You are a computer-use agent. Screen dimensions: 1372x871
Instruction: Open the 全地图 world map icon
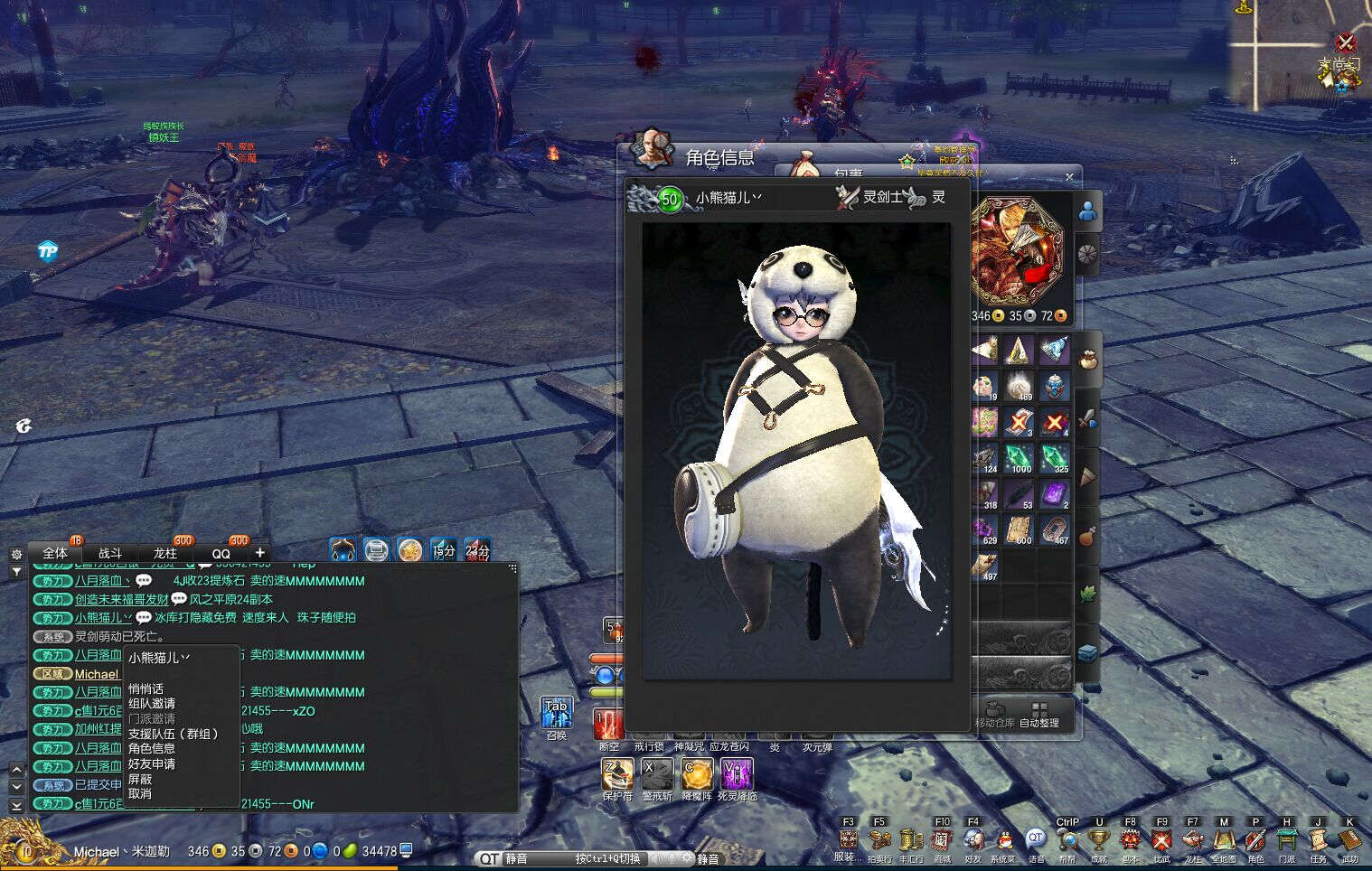[x=1224, y=842]
